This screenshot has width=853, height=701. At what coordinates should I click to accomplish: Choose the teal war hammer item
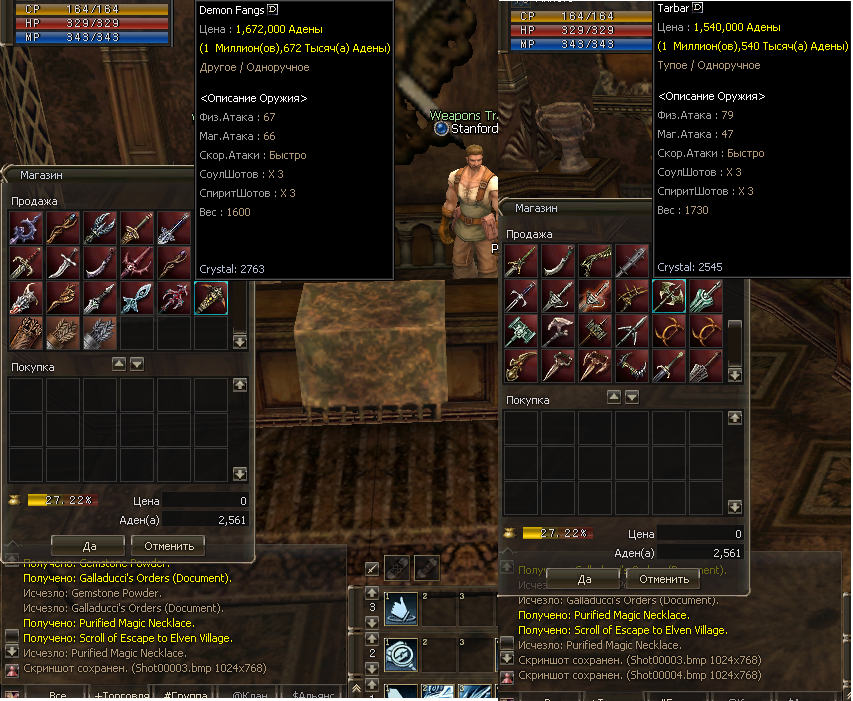coord(522,331)
